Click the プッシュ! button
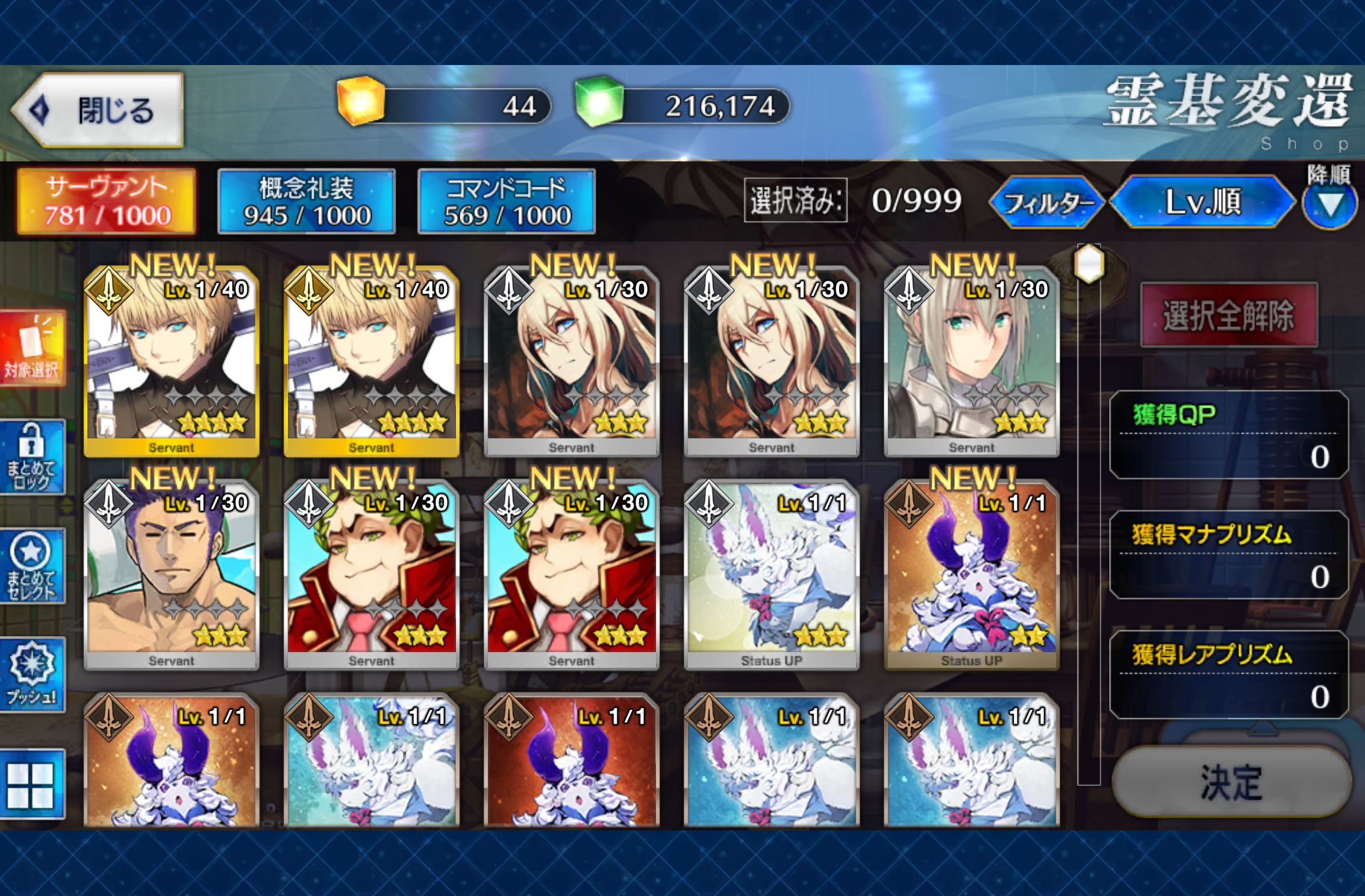This screenshot has width=1365, height=896. point(33,674)
